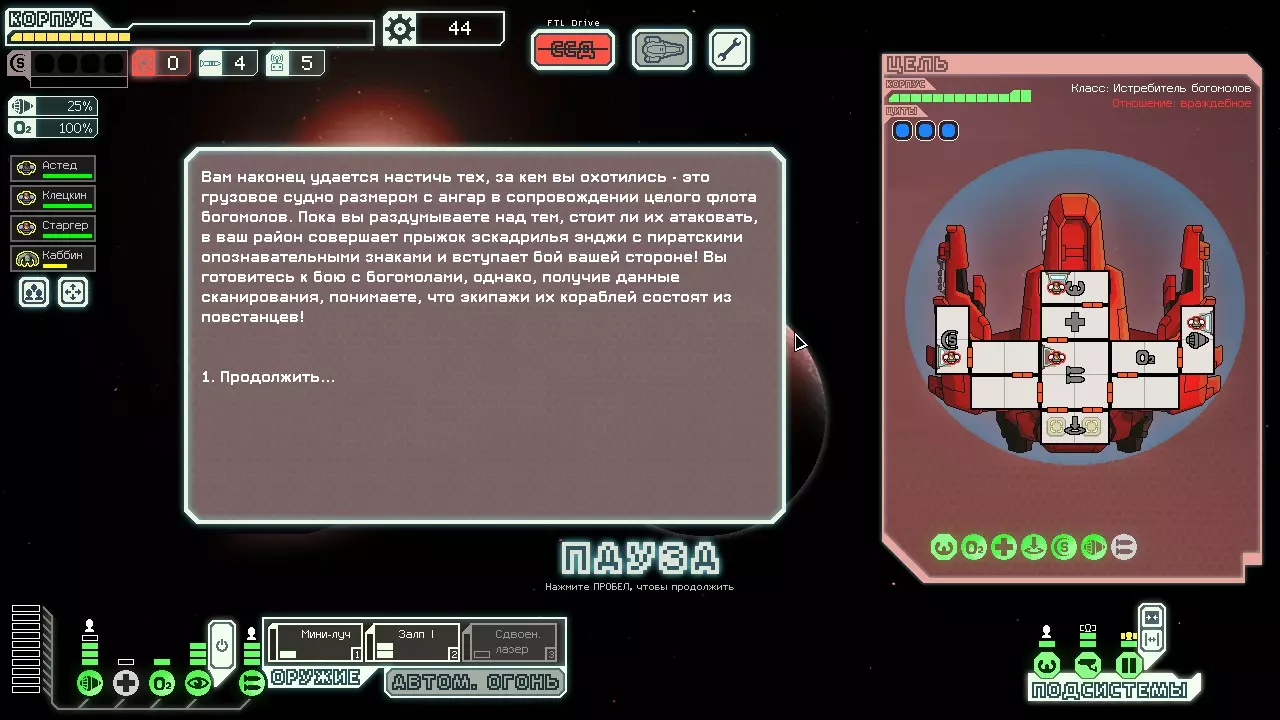
Task: Select crew member Каббин
Action: [x=55, y=257]
